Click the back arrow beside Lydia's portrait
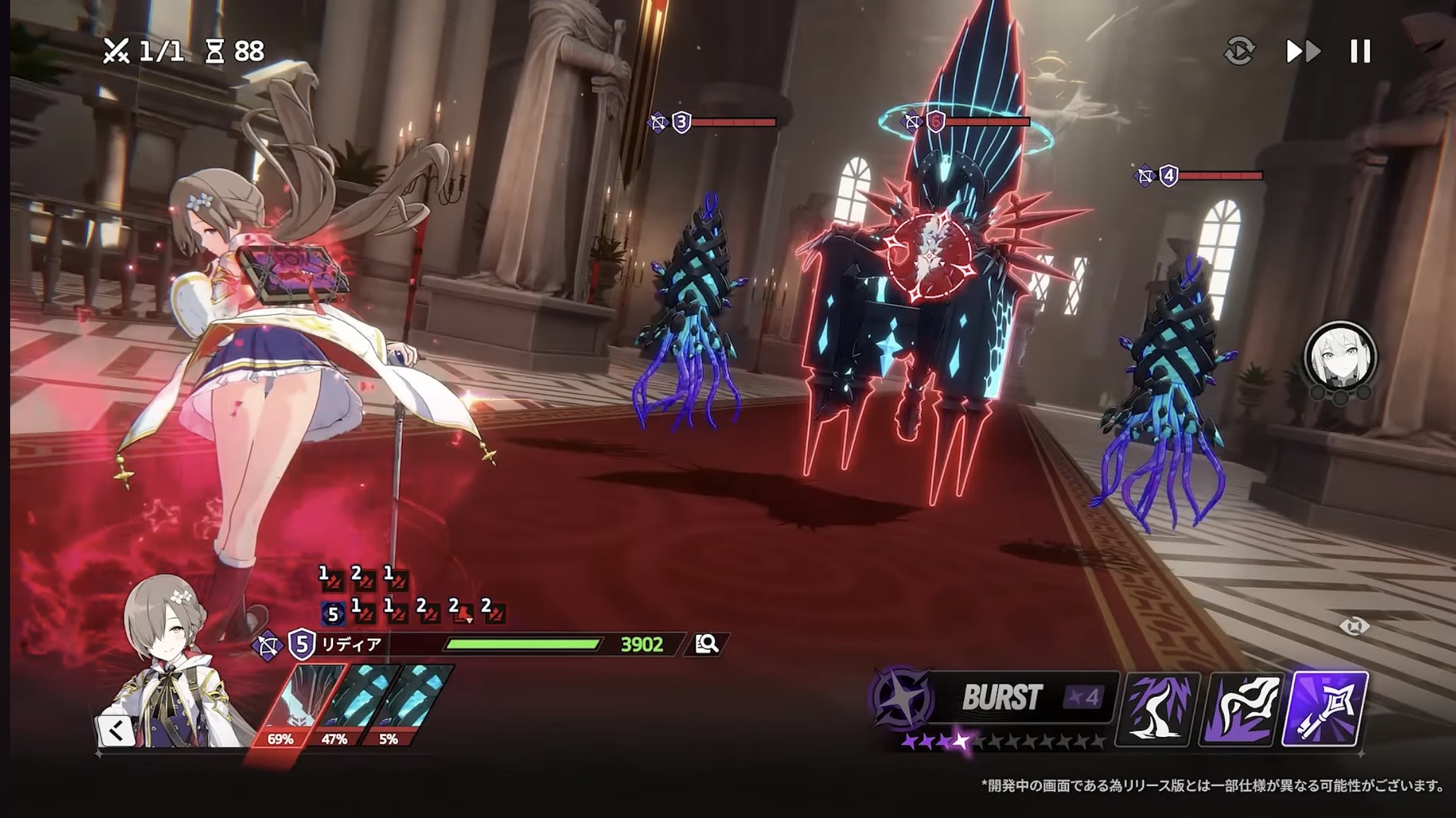Image resolution: width=1456 pixels, height=818 pixels. [x=116, y=732]
